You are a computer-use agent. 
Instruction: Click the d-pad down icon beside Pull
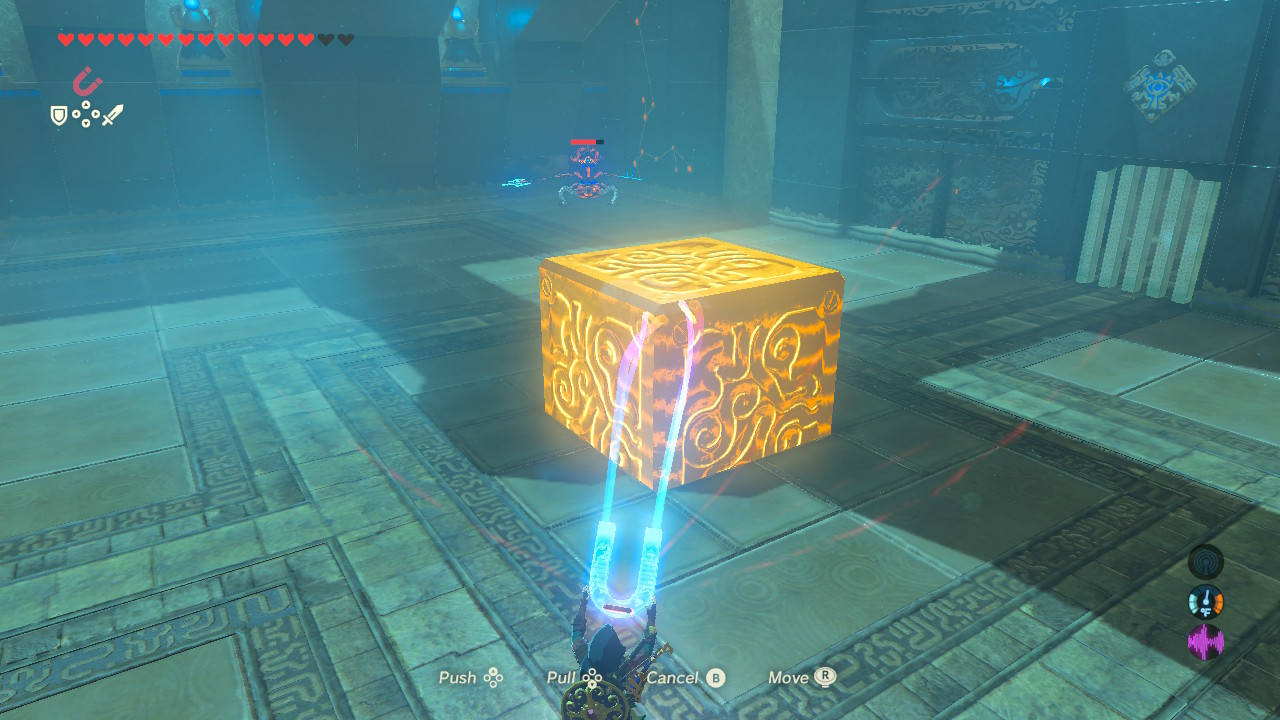point(591,684)
